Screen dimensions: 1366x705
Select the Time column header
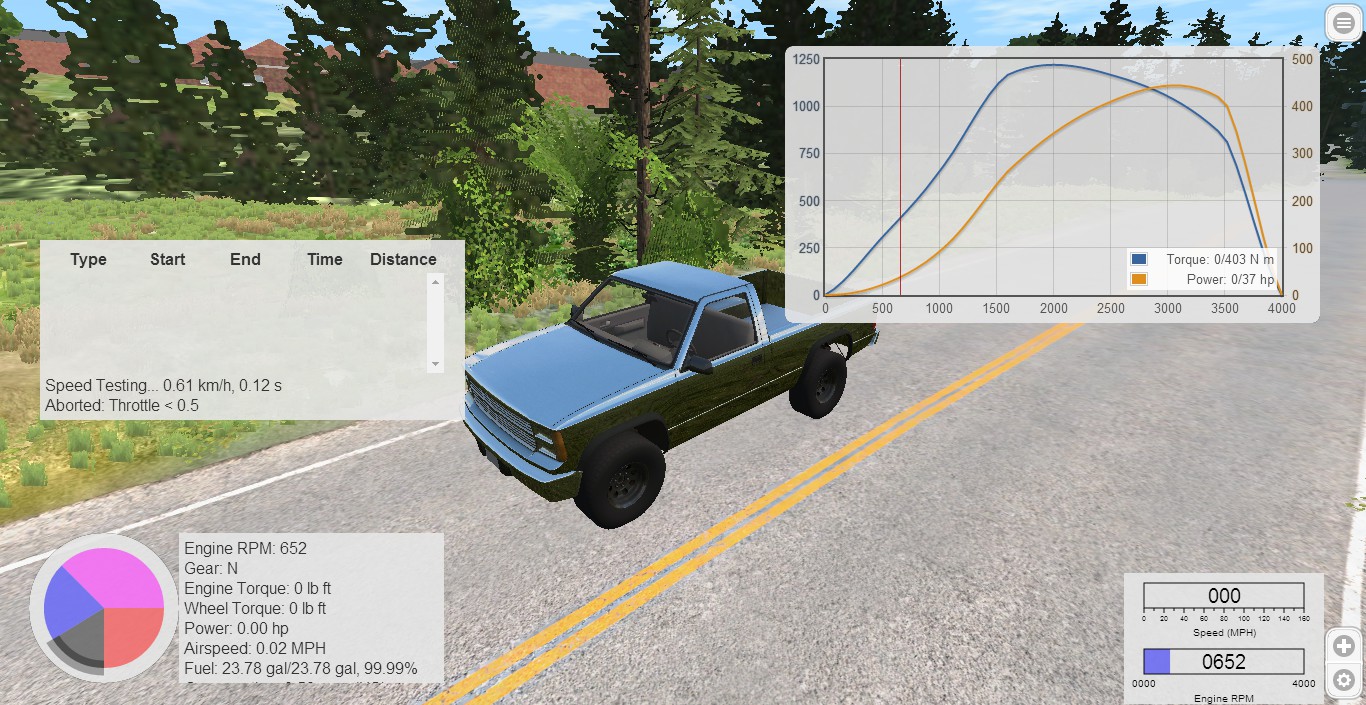(x=325, y=259)
